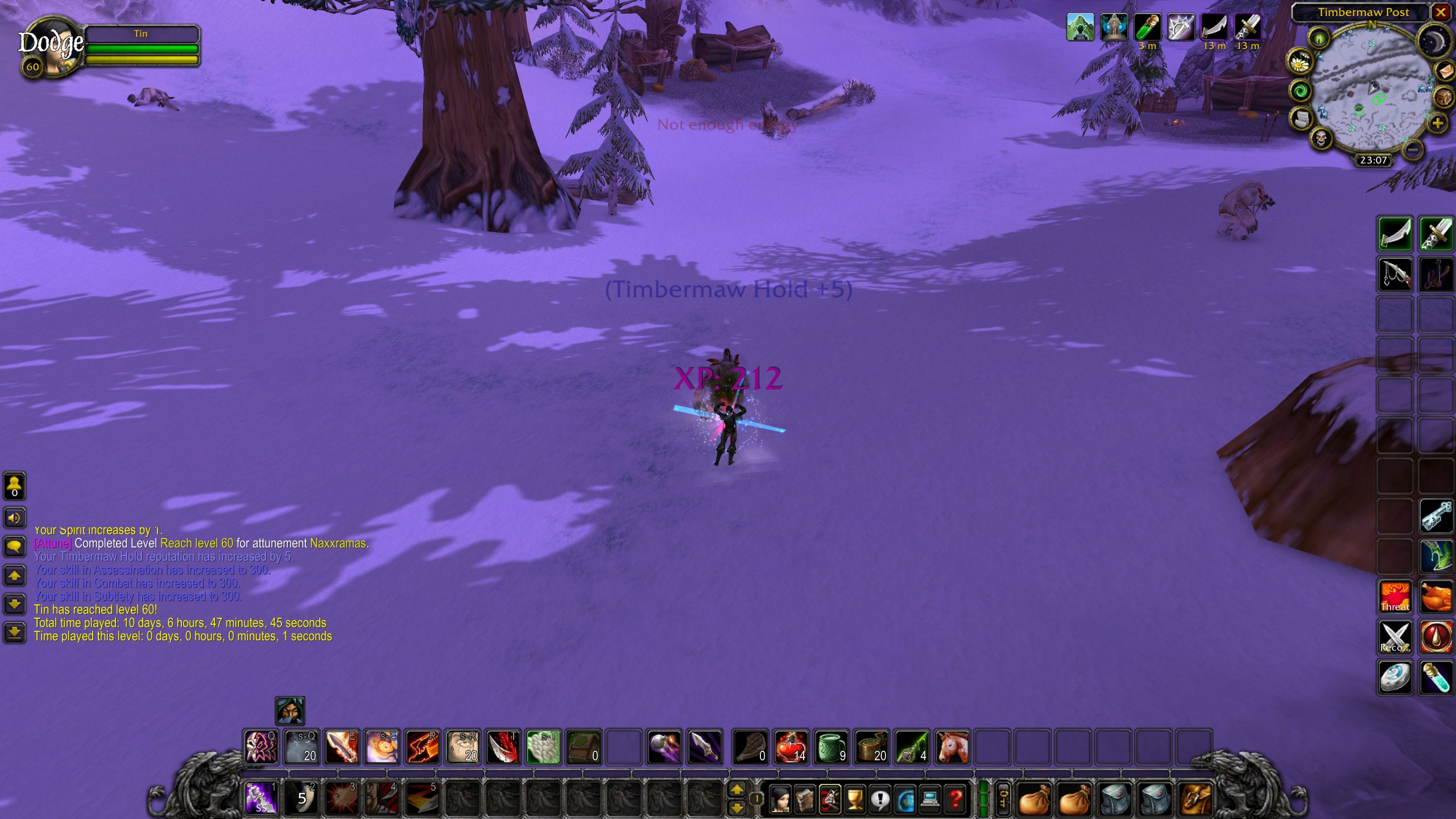This screenshot has height=819, width=1456.
Task: Open the character info micro button
Action: pyautogui.click(x=780, y=800)
